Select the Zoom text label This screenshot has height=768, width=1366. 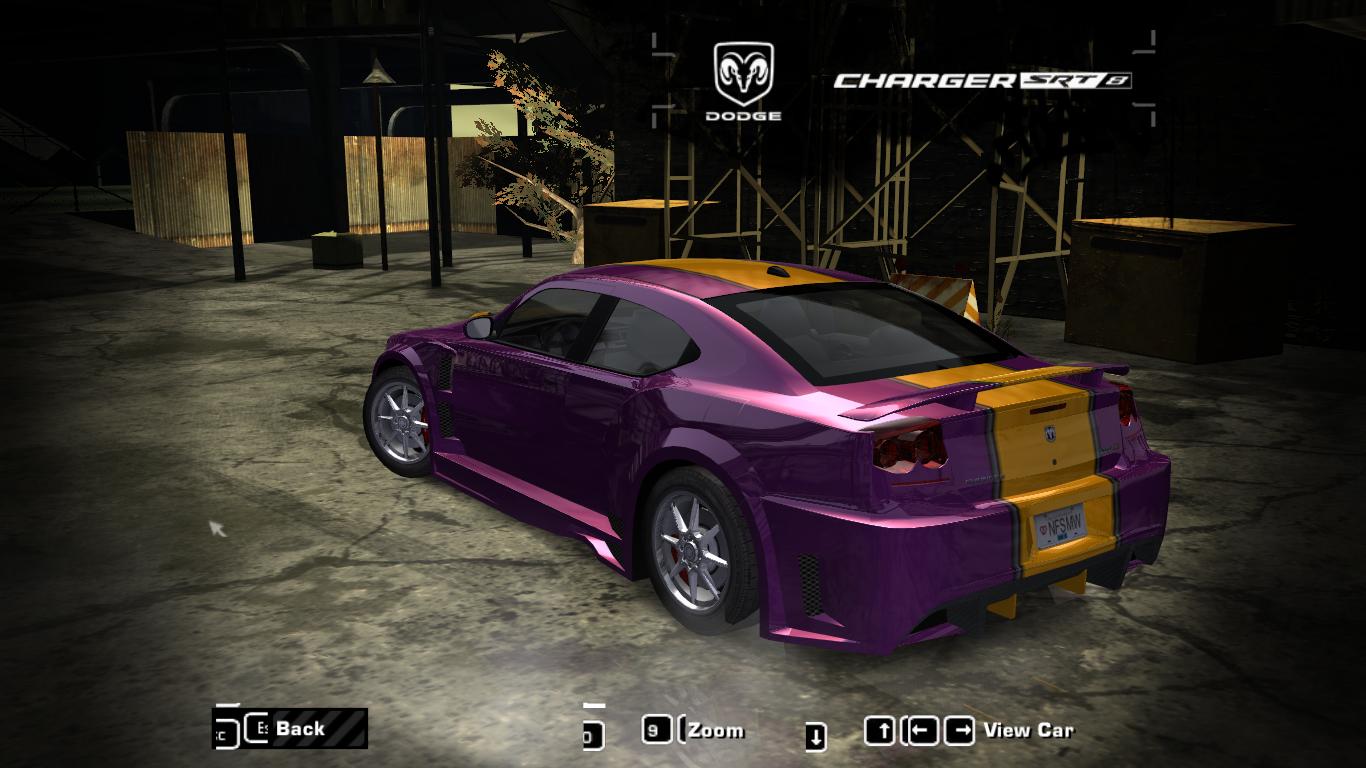tap(715, 730)
